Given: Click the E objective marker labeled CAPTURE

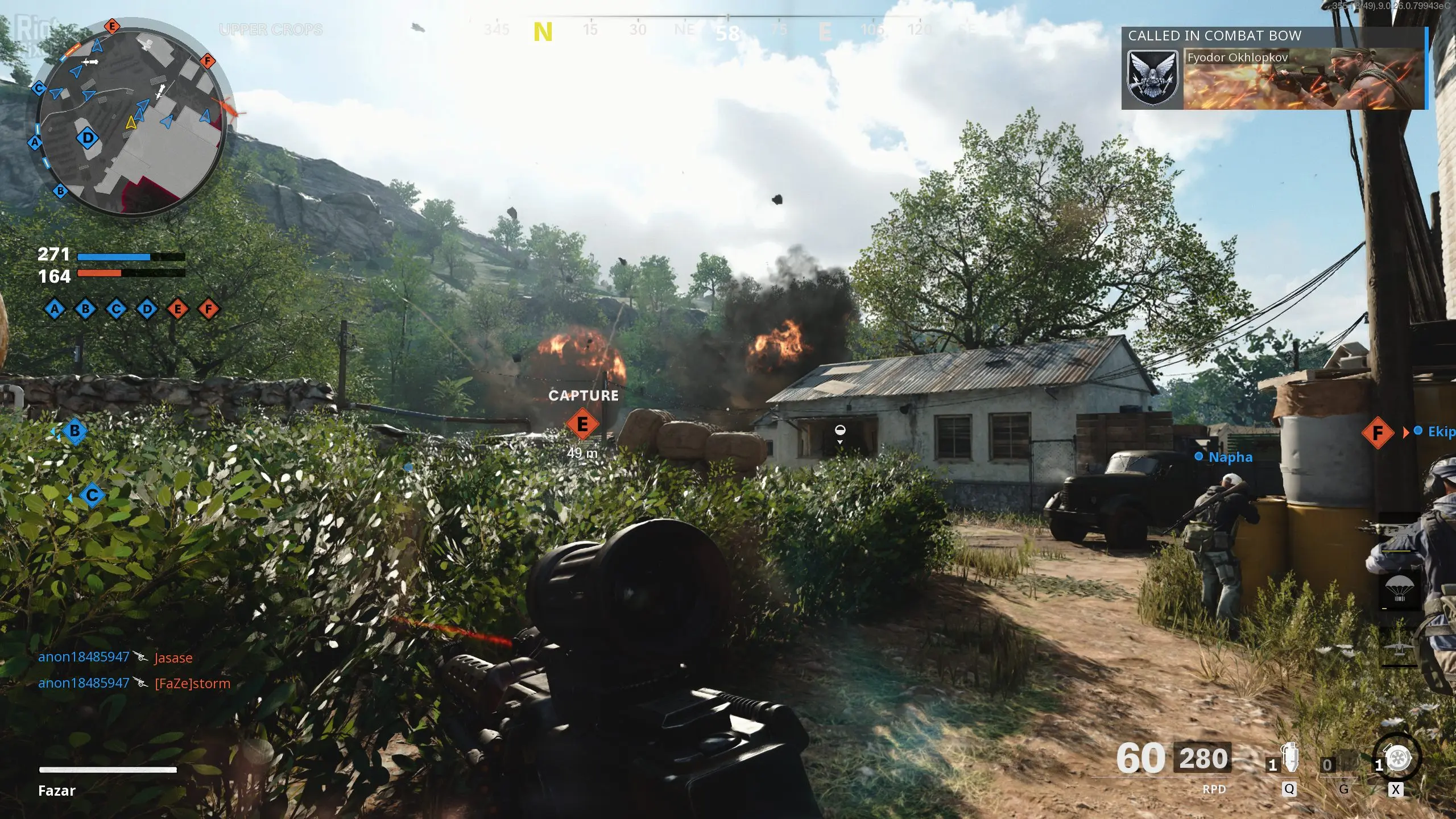Looking at the screenshot, I should [582, 424].
